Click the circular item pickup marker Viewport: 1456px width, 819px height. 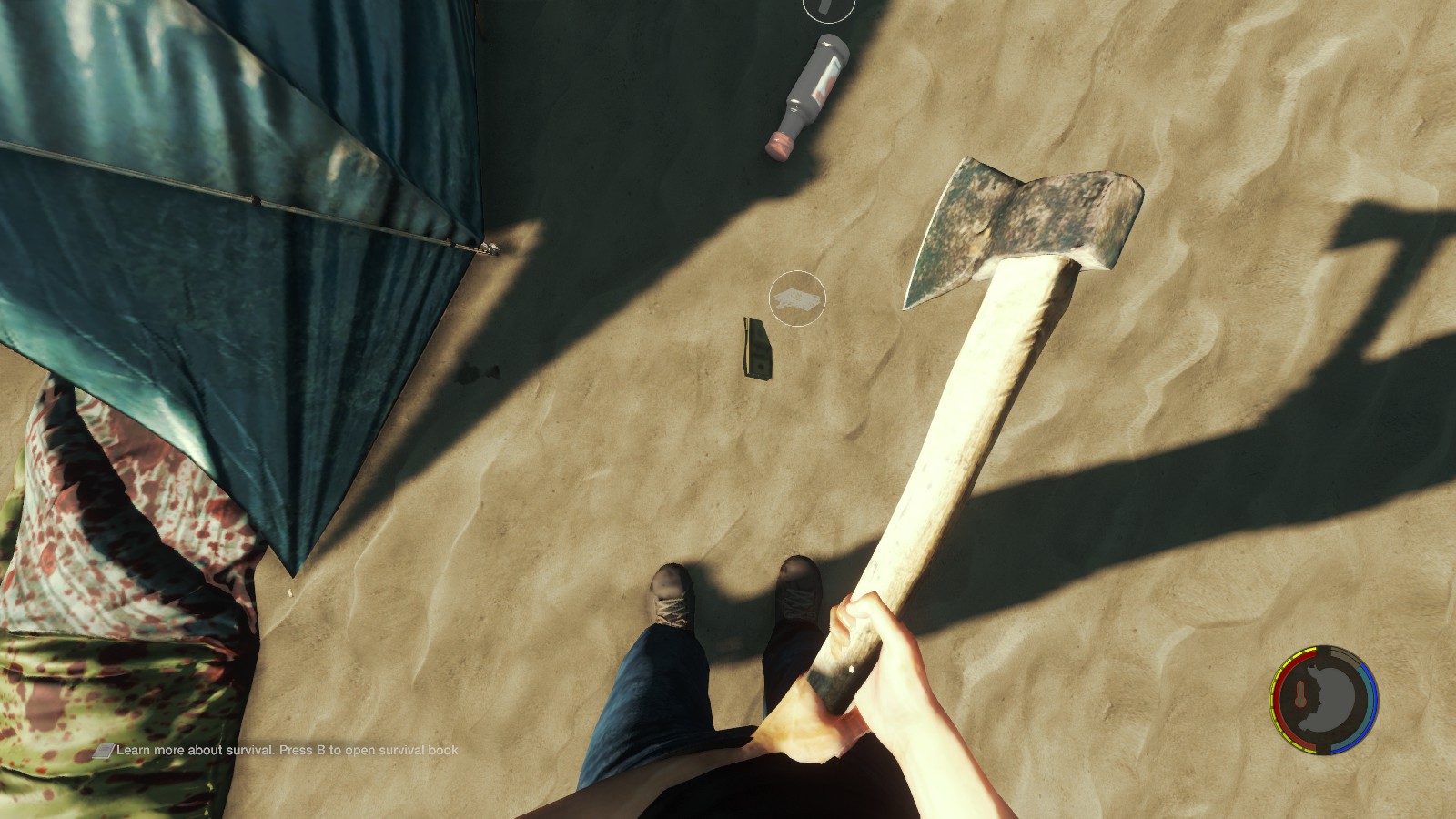click(797, 298)
